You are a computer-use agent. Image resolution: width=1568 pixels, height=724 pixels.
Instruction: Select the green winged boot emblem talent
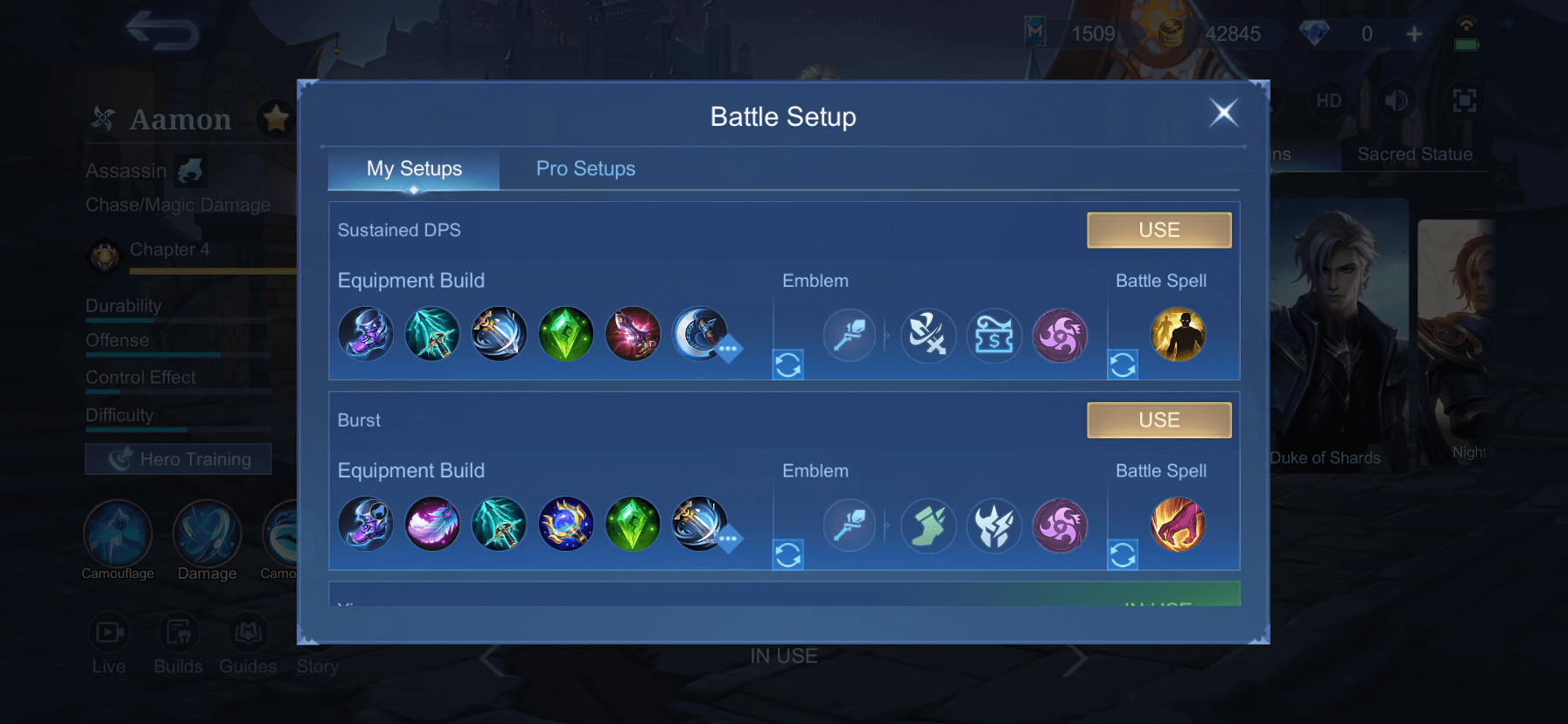(x=927, y=525)
